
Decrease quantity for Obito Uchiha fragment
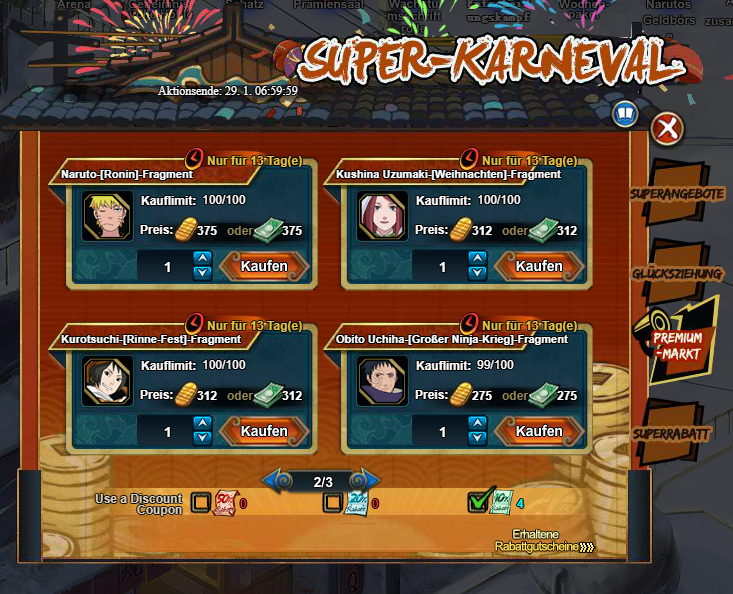[478, 439]
